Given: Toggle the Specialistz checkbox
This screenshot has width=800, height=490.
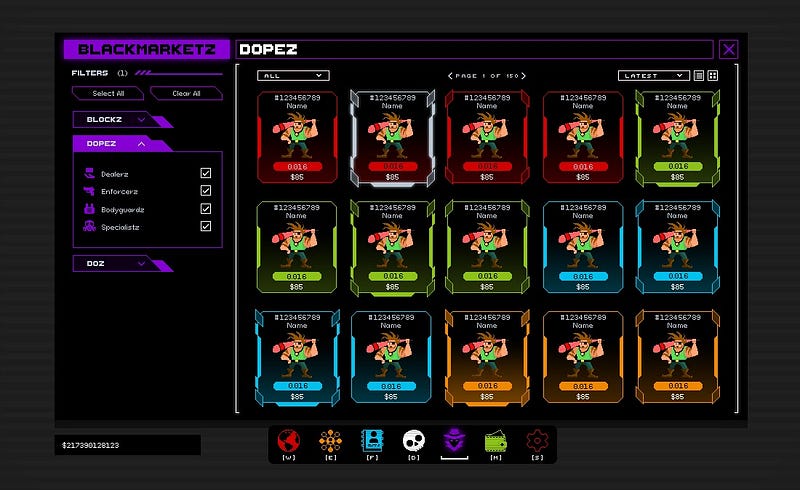Looking at the screenshot, I should click(206, 227).
